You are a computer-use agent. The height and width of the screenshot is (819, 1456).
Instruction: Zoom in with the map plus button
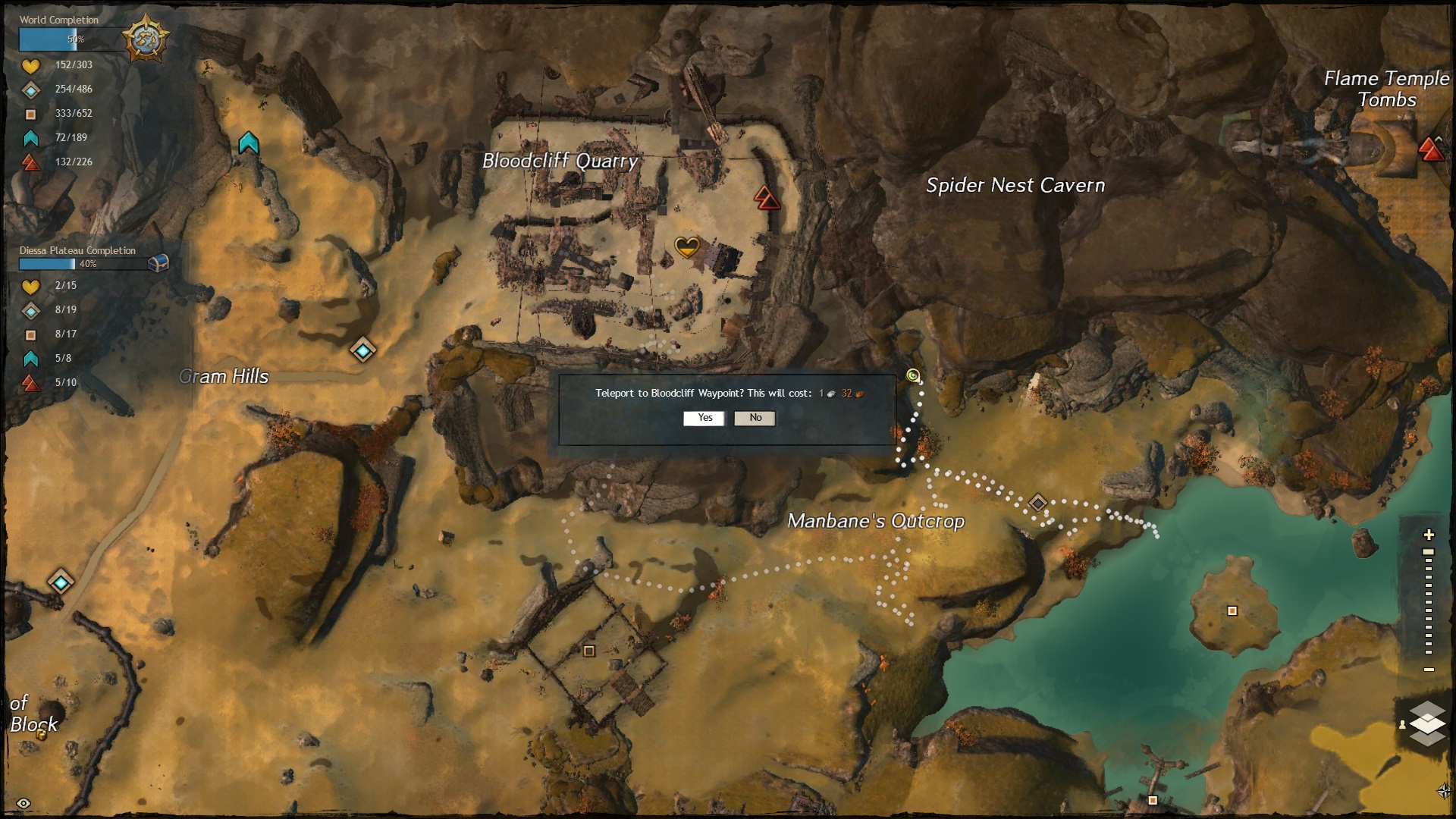(x=1429, y=535)
